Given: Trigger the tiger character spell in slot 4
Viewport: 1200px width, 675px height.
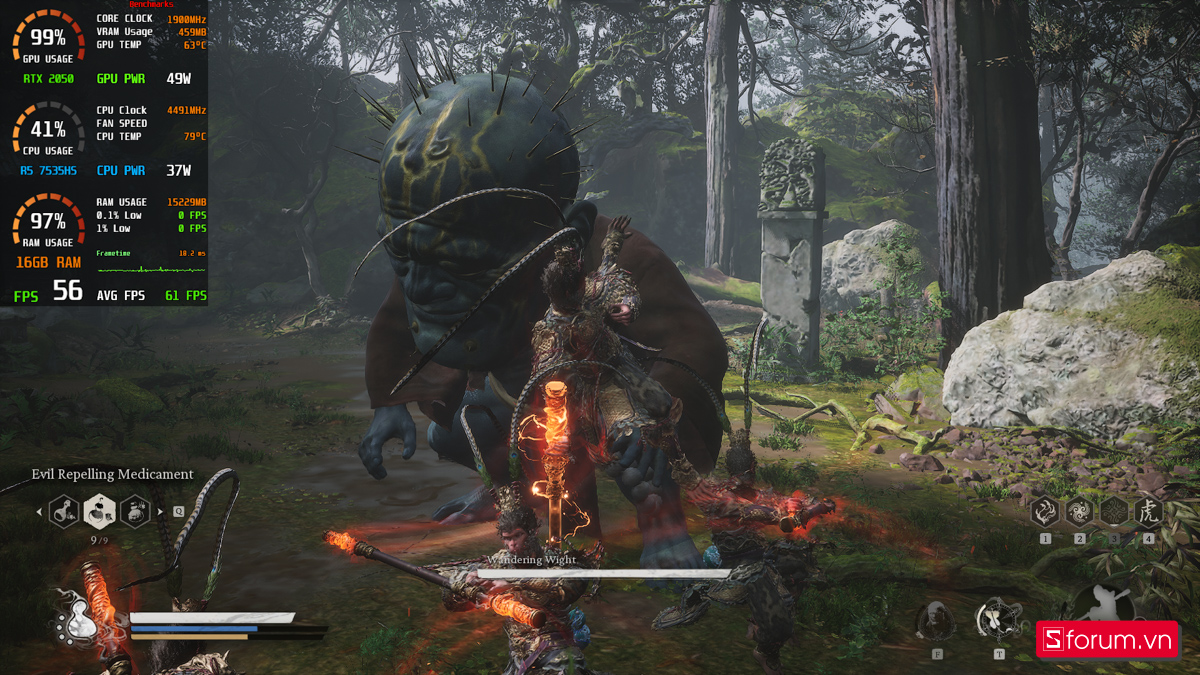Looking at the screenshot, I should point(1148,512).
